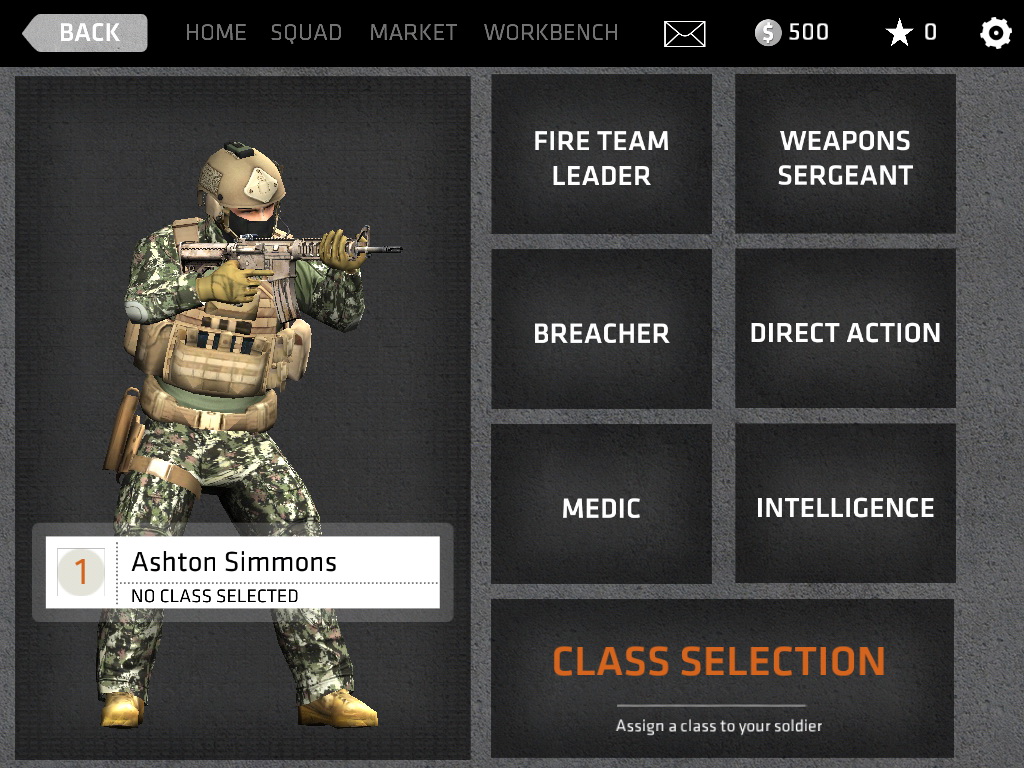Open the MARKET tab

(x=413, y=33)
